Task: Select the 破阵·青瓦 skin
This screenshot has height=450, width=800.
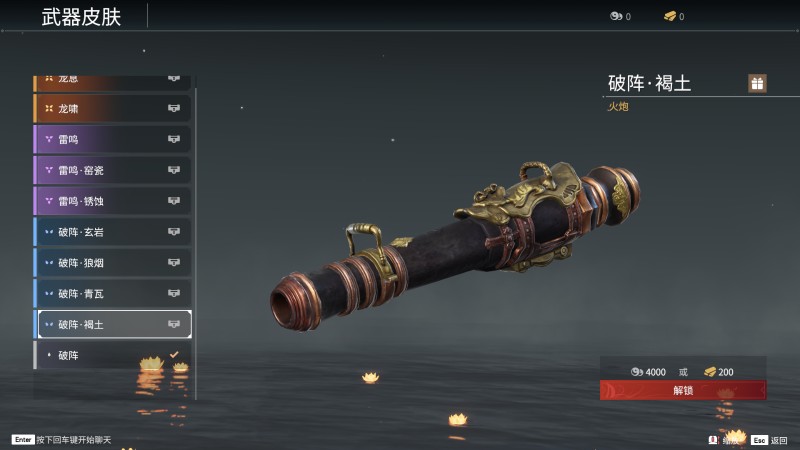Action: coord(112,294)
